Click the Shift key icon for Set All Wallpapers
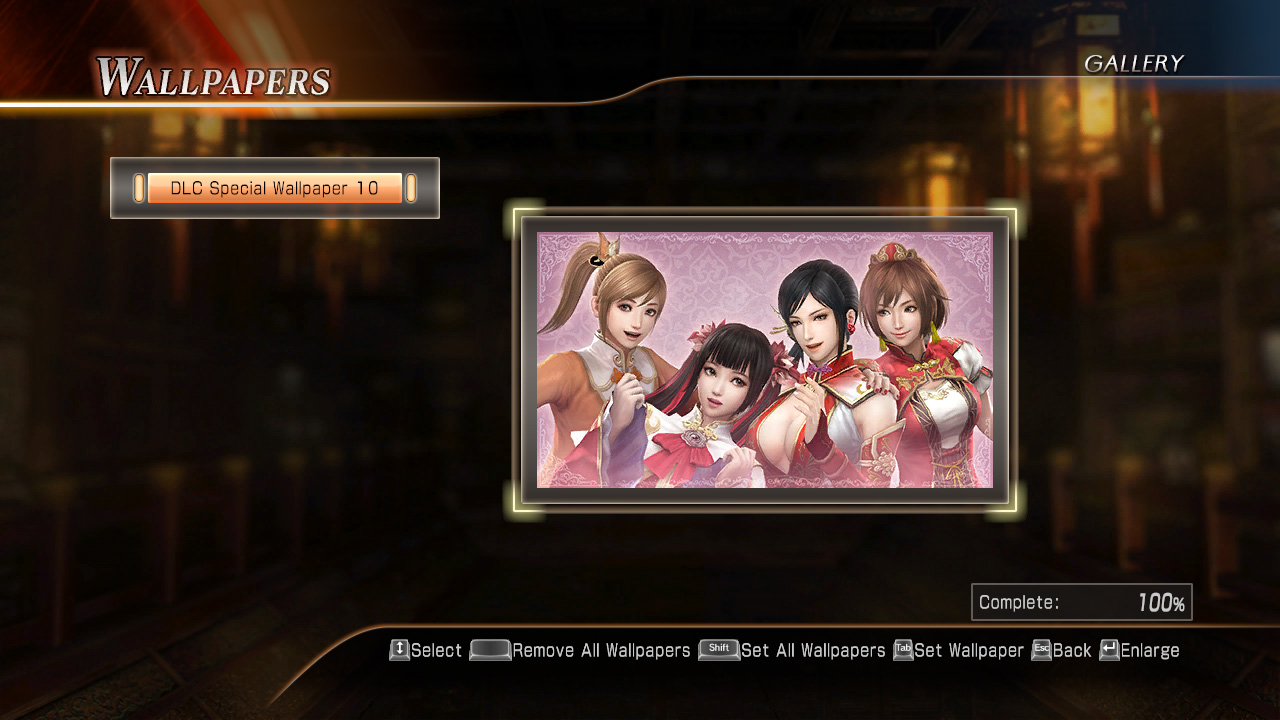Viewport: 1280px width, 720px height. [x=718, y=650]
